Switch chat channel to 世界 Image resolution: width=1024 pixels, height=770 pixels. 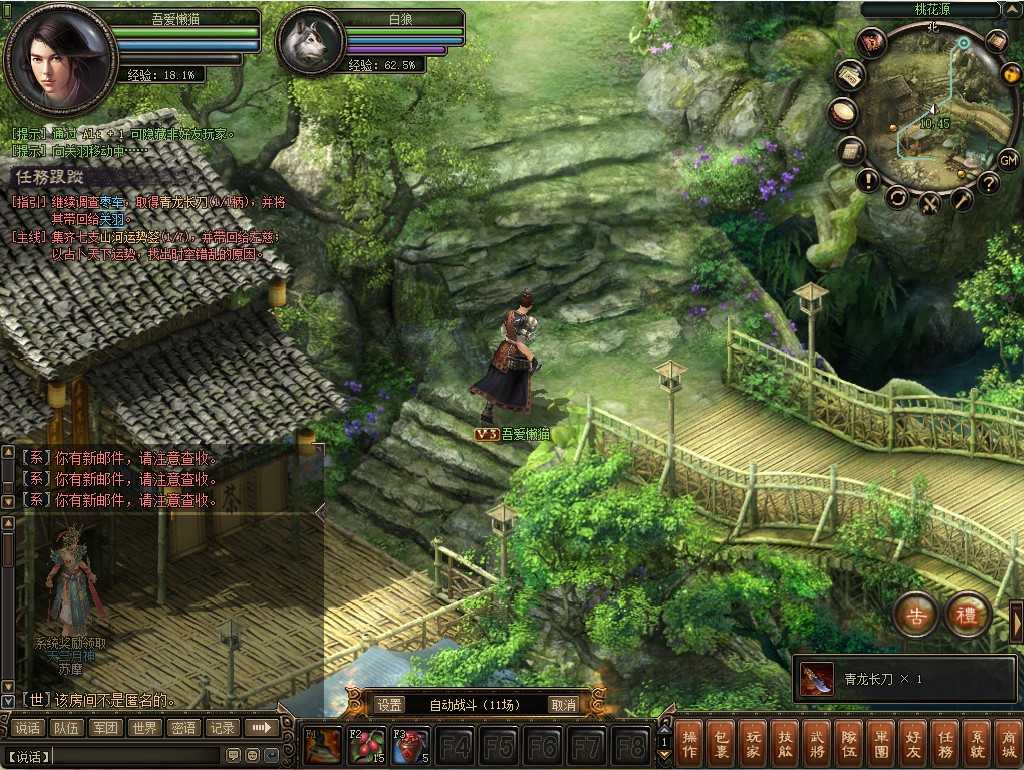144,728
